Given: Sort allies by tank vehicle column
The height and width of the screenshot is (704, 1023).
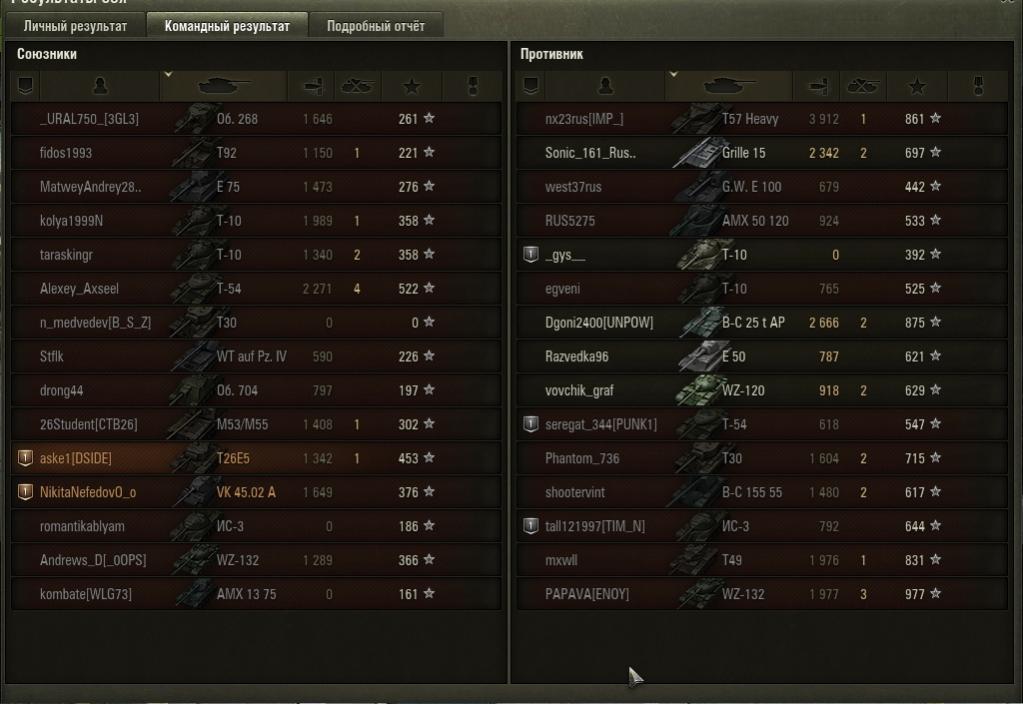Looking at the screenshot, I should [x=224, y=86].
